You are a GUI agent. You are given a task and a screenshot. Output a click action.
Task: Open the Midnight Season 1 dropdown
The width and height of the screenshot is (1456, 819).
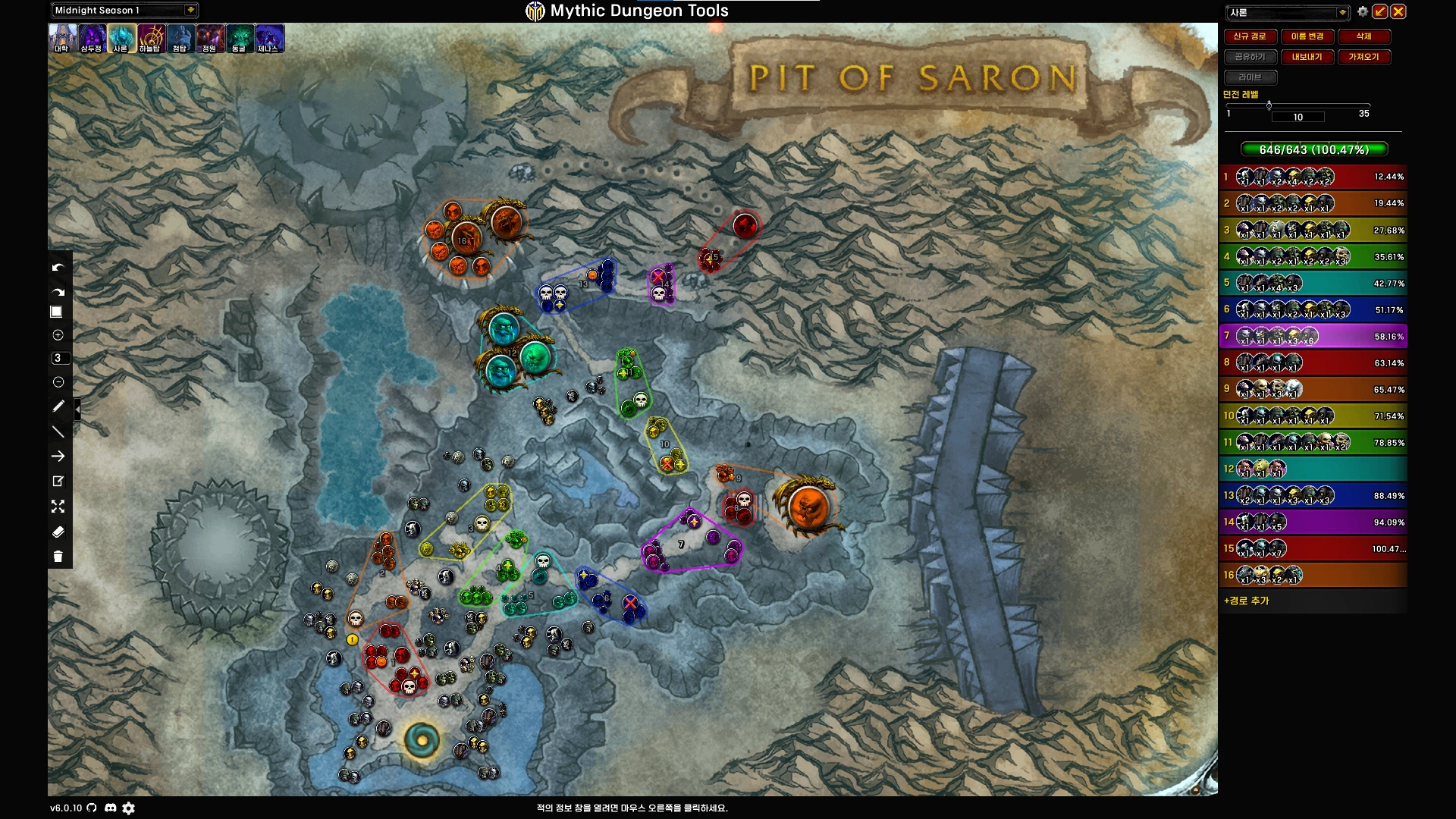190,10
